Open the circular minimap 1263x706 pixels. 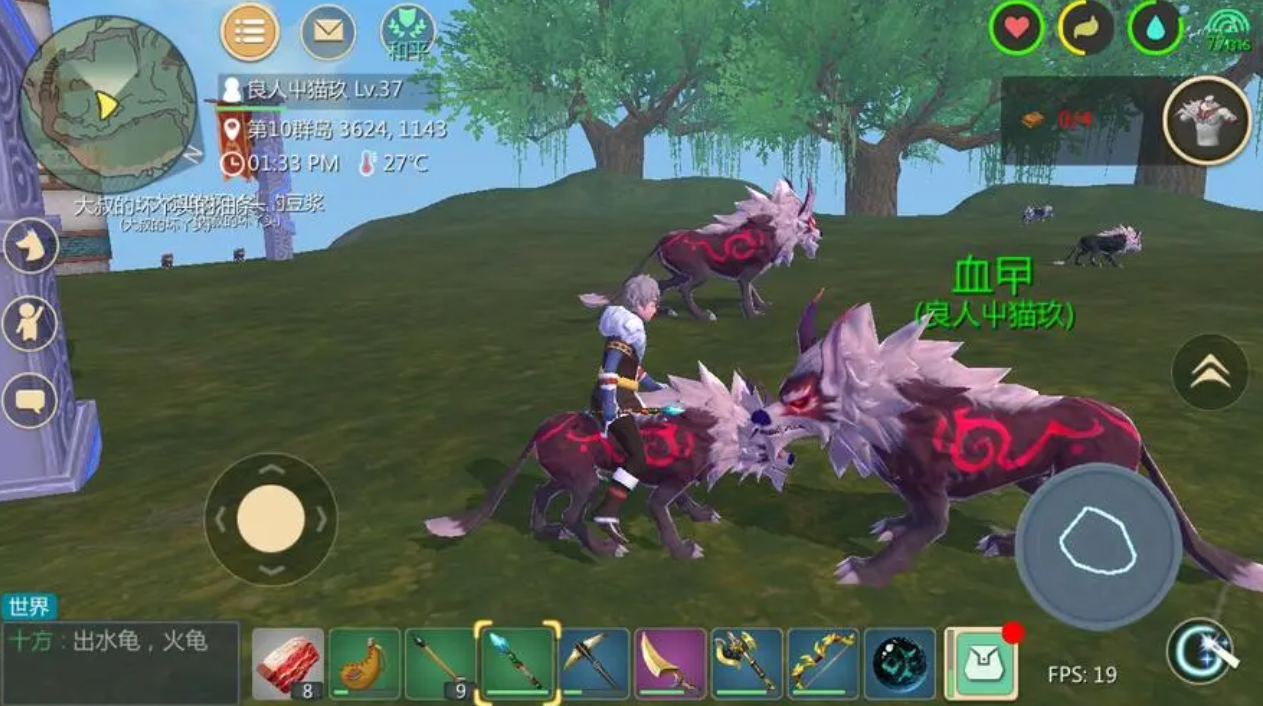(x=107, y=103)
